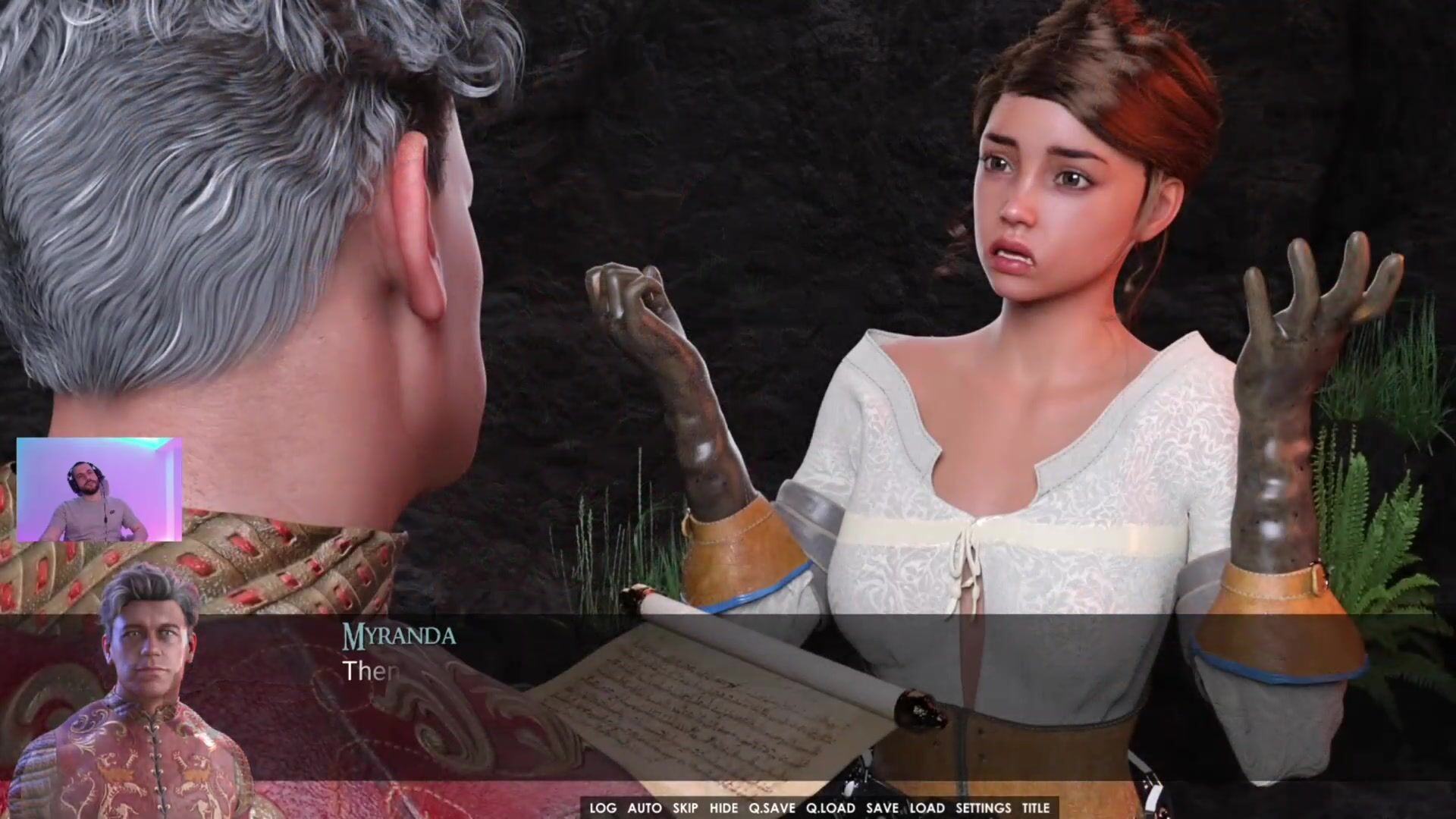The width and height of the screenshot is (1456, 819).
Task: Return to the Title screen
Action: (1036, 808)
